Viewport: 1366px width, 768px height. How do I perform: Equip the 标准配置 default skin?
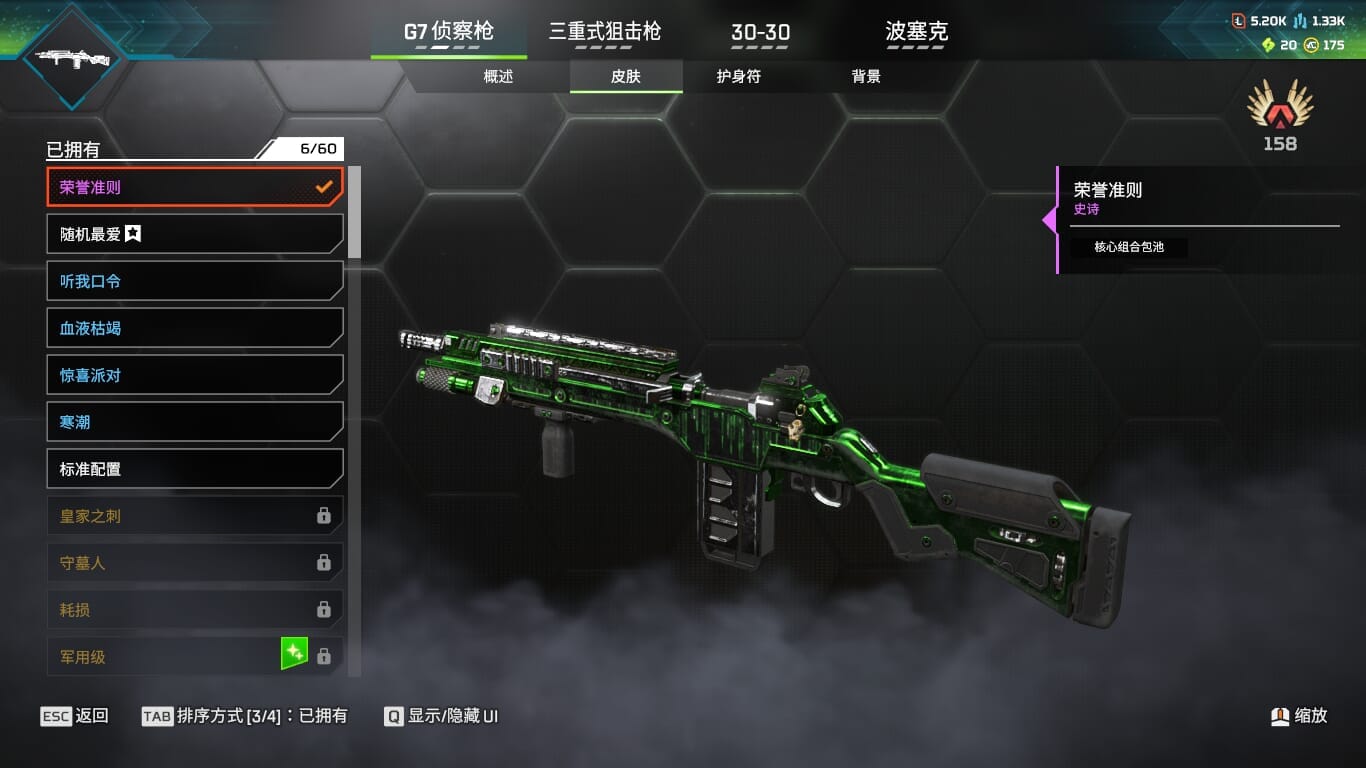point(195,469)
